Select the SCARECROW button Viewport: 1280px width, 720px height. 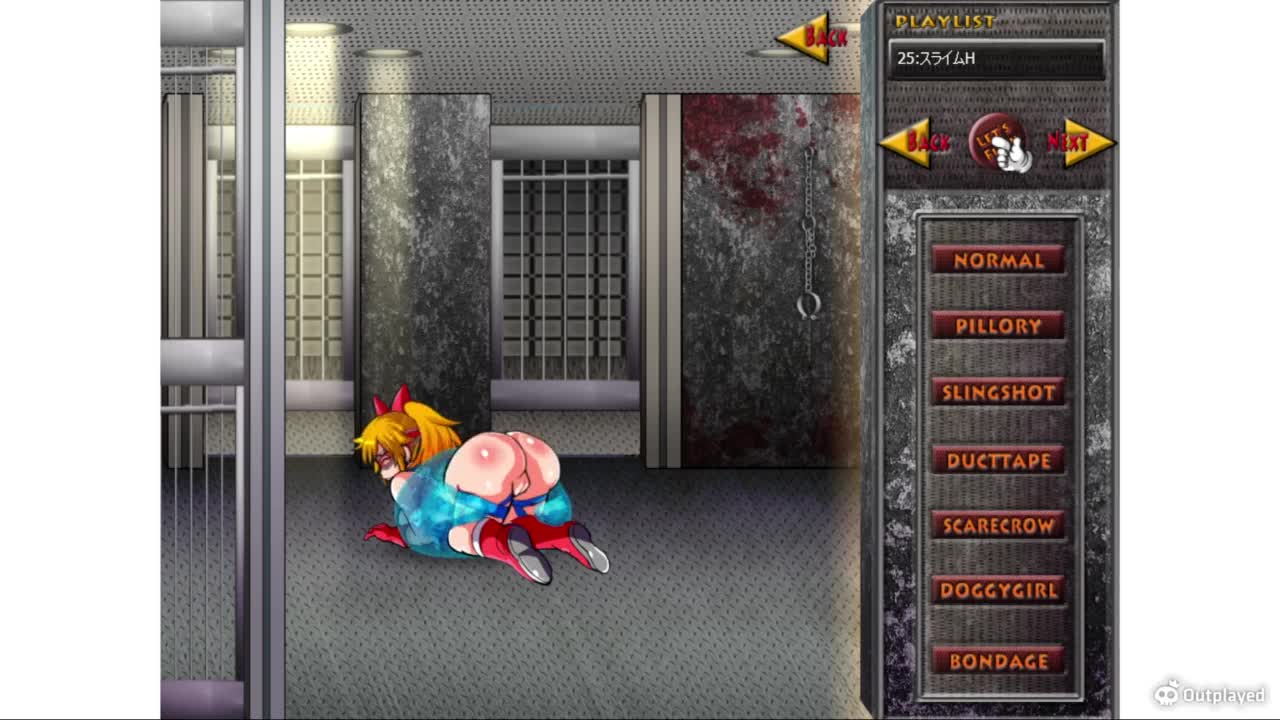pos(997,525)
